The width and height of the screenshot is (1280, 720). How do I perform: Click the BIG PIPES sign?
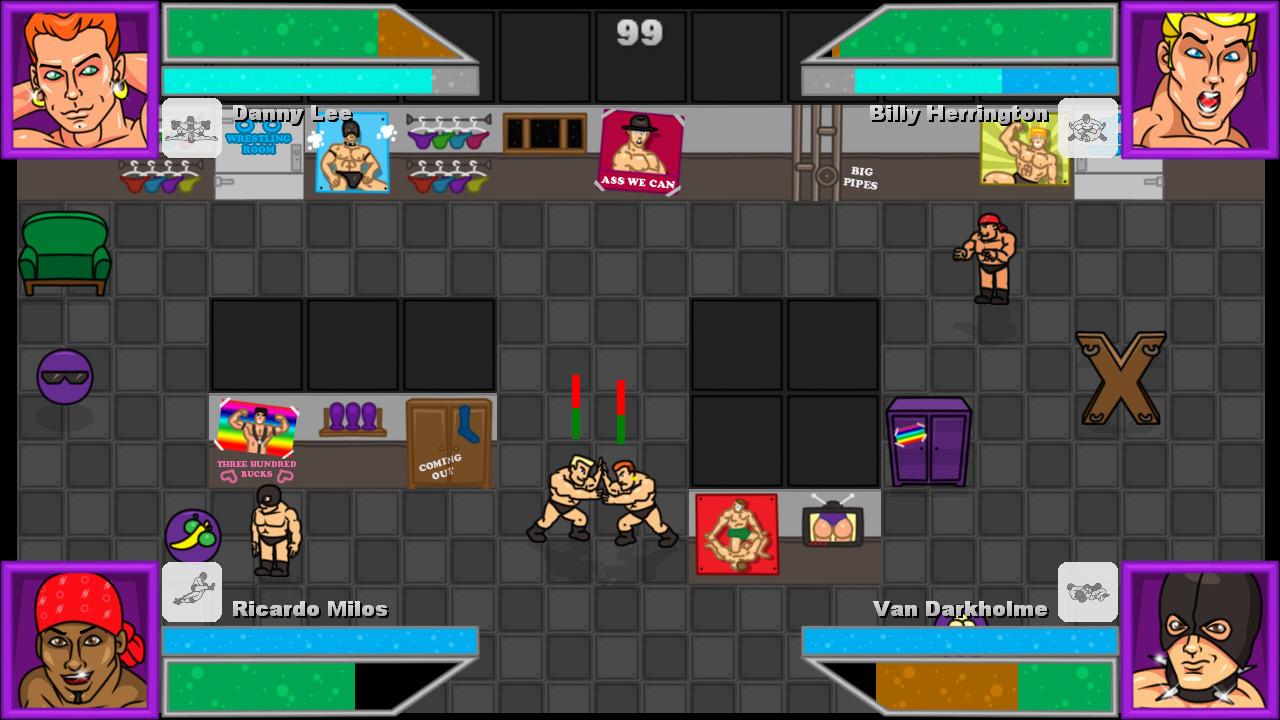coord(861,177)
